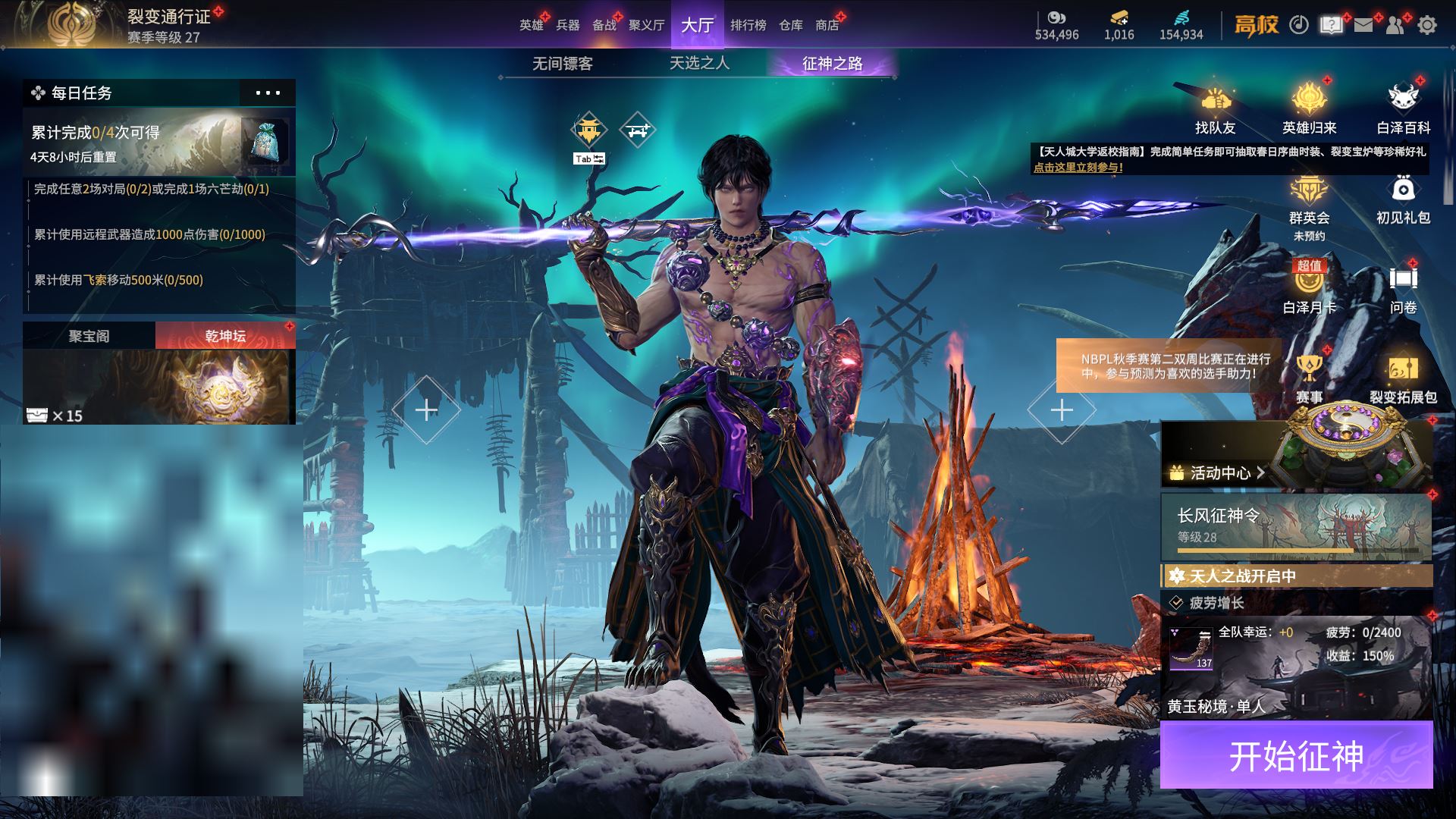
Task: Open the settings gear icon
Action: [x=1426, y=25]
